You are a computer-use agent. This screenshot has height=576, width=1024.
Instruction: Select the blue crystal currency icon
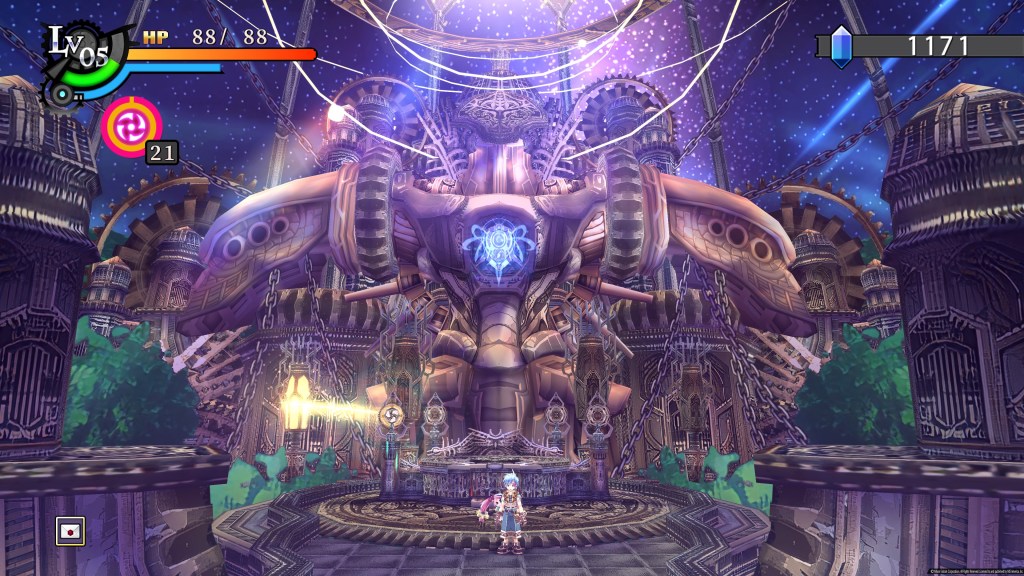pyautogui.click(x=841, y=46)
